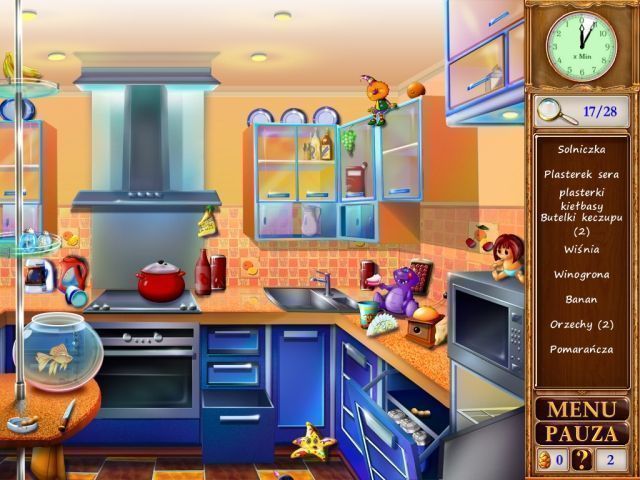Click the Orzechy (2) list entry
This screenshot has width=640, height=480.
tap(581, 324)
